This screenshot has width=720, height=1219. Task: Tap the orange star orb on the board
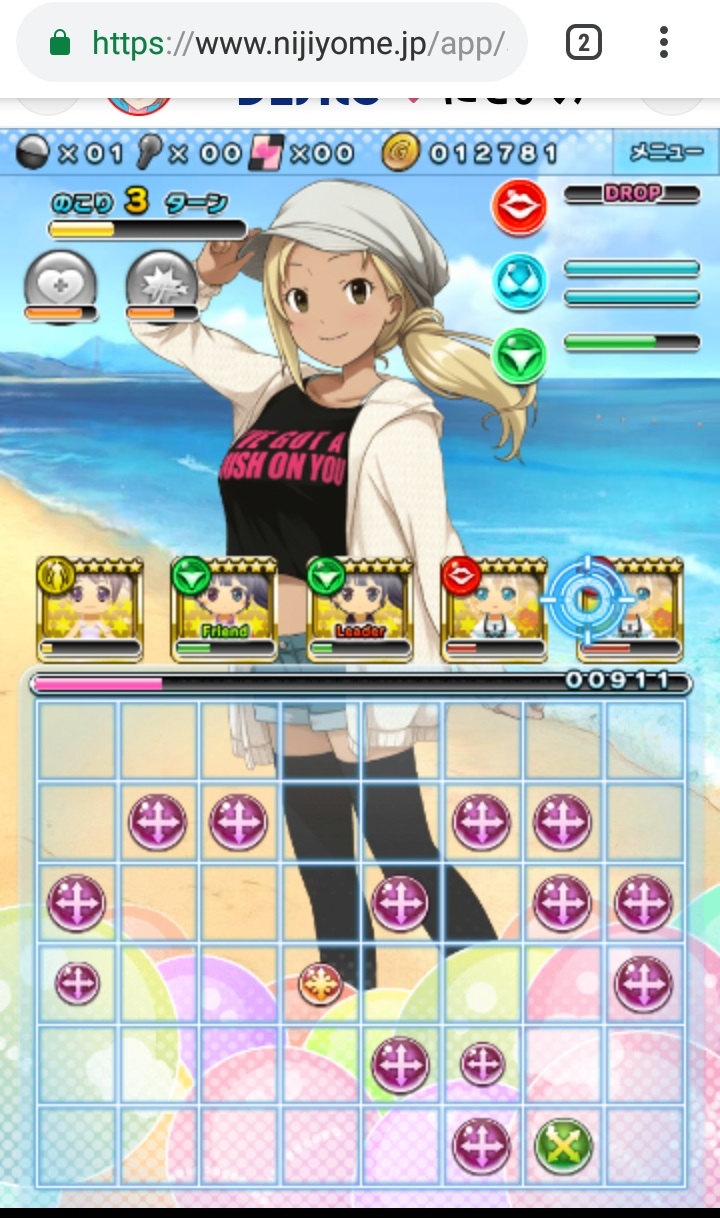[x=320, y=985]
